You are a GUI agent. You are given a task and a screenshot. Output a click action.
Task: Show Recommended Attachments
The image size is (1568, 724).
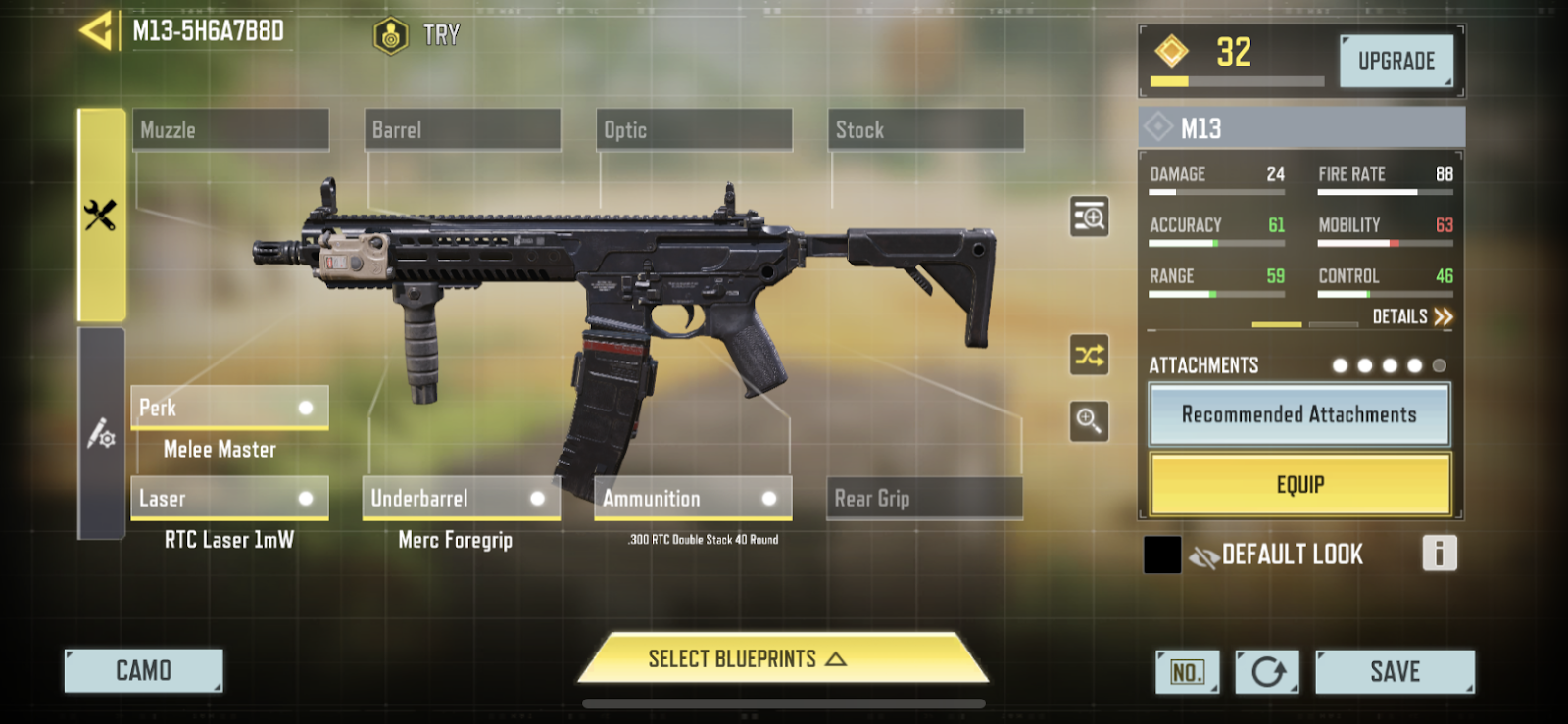point(1298,415)
